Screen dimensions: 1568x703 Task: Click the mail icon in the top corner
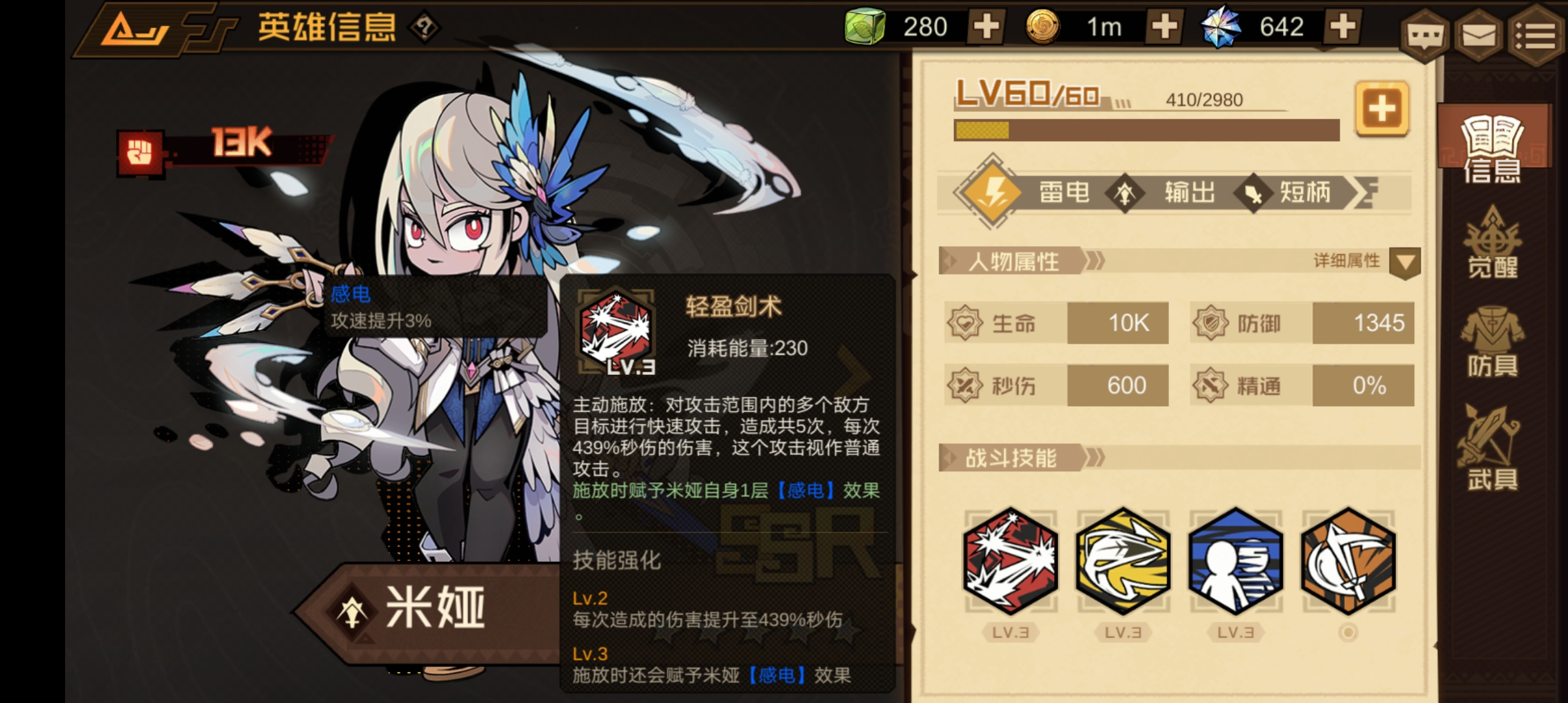[1479, 36]
